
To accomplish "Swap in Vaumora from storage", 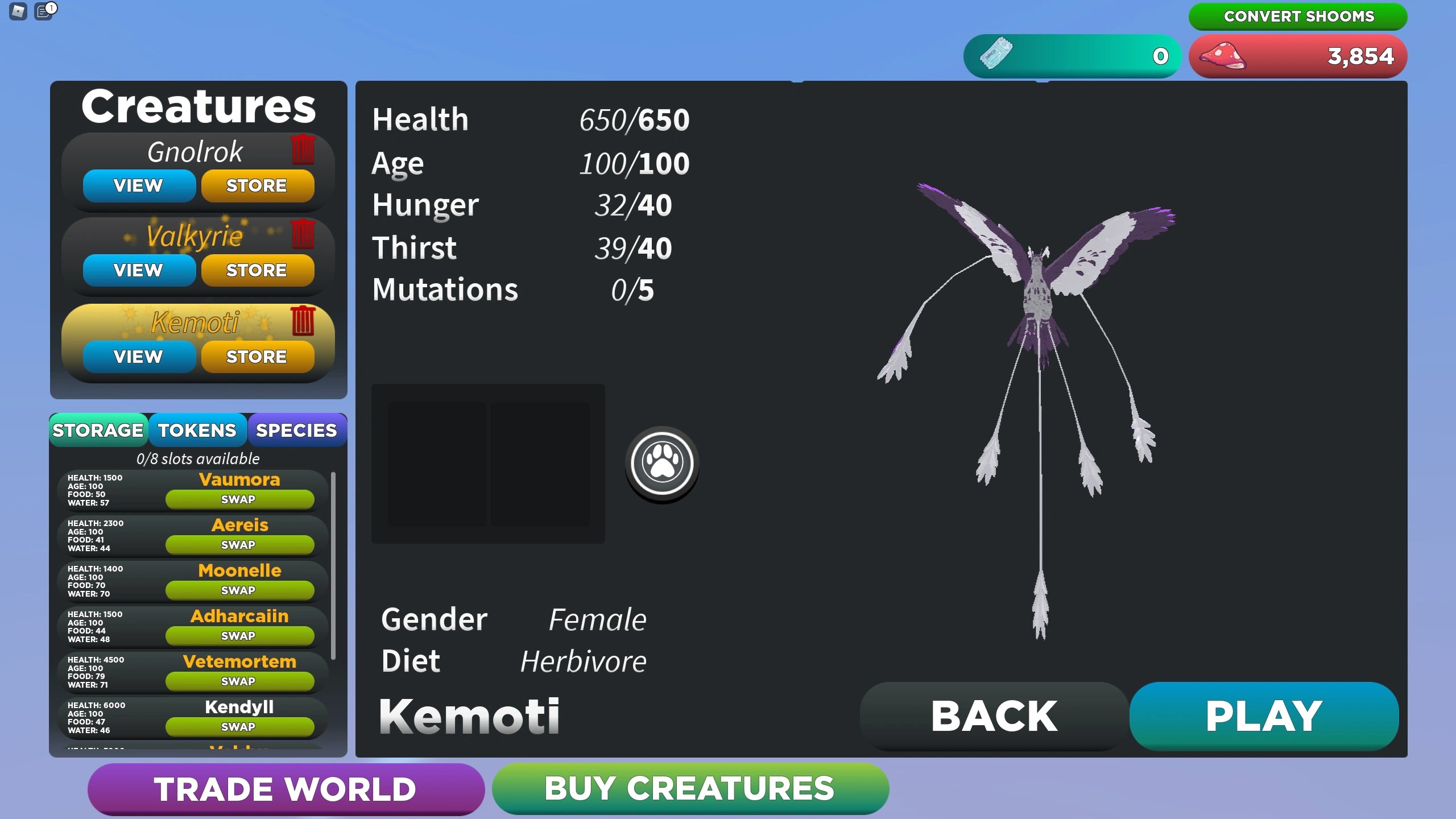I will [x=239, y=499].
